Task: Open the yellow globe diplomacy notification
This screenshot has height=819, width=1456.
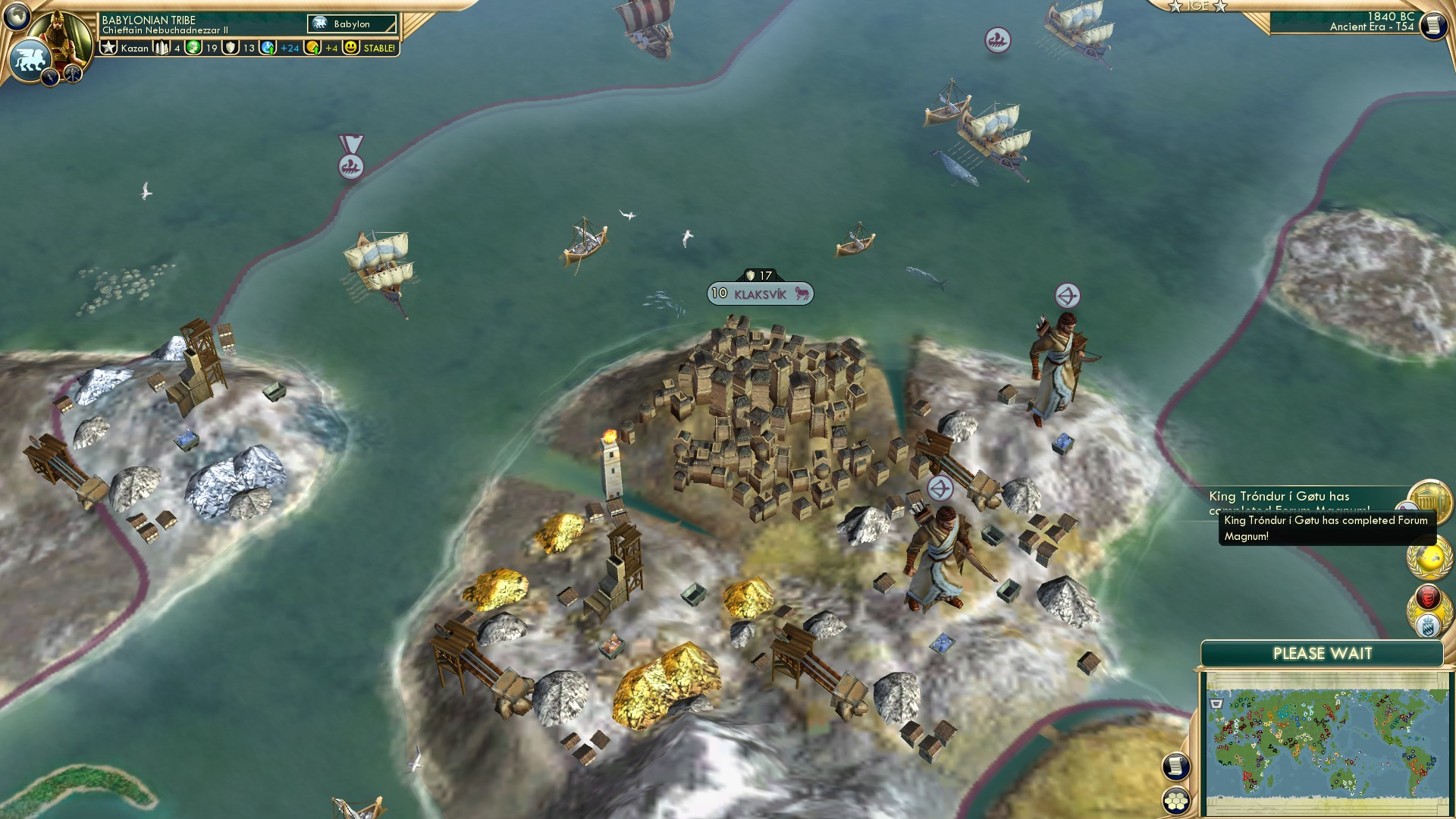Action: tap(1431, 558)
